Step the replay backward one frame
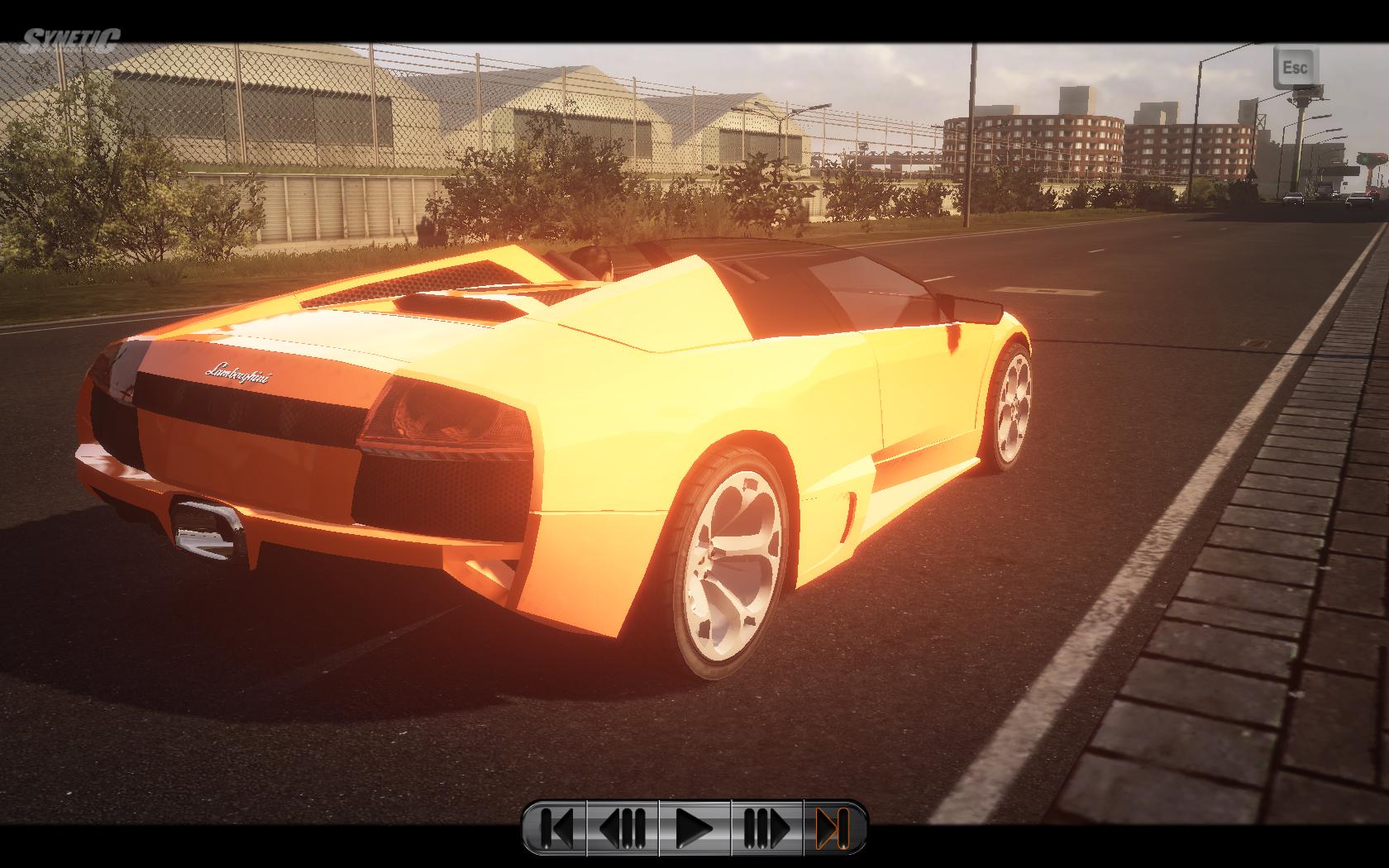Image resolution: width=1389 pixels, height=868 pixels. pyautogui.click(x=623, y=827)
